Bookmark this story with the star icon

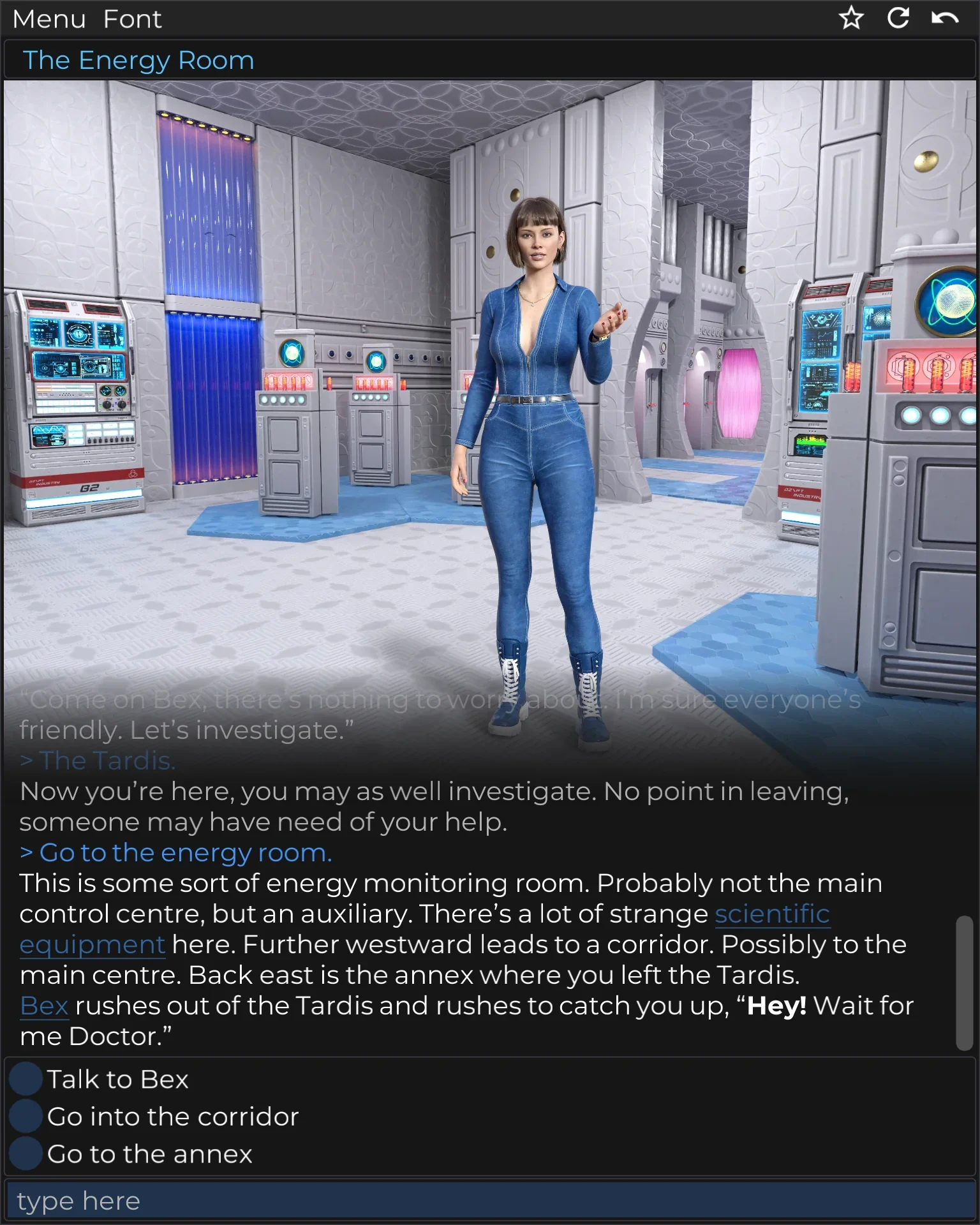851,19
